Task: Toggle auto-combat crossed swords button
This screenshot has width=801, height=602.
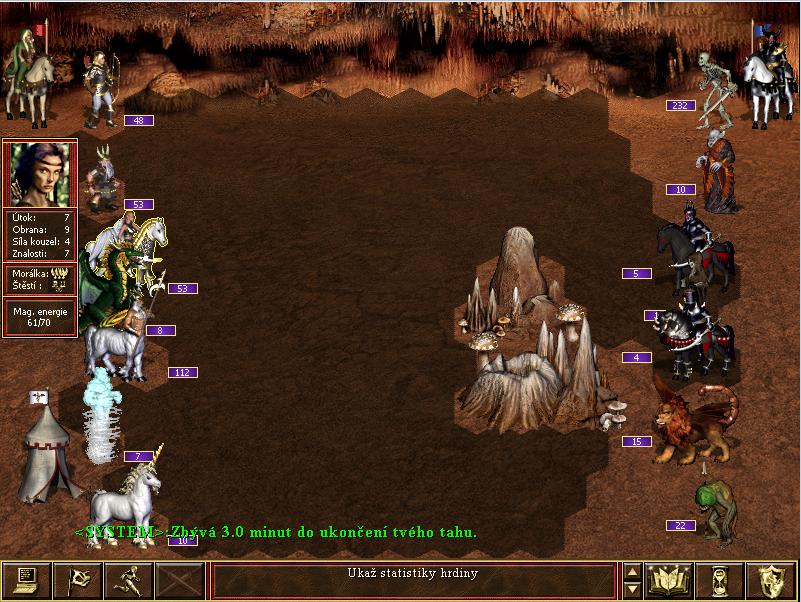Action: tap(180, 580)
